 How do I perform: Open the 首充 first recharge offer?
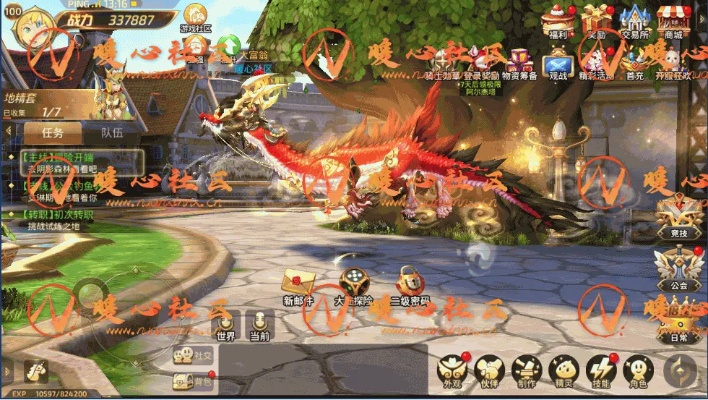coord(634,62)
